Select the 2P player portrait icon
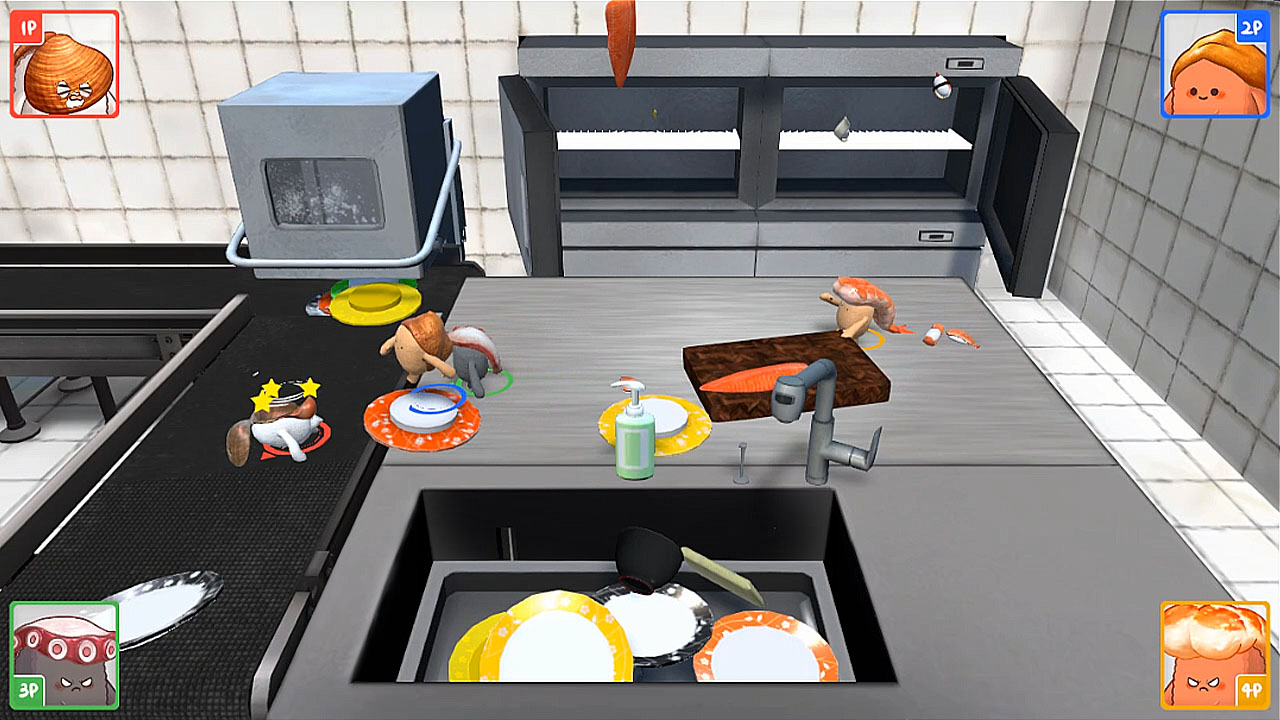Screen dimensions: 1280x720 click(x=1215, y=68)
